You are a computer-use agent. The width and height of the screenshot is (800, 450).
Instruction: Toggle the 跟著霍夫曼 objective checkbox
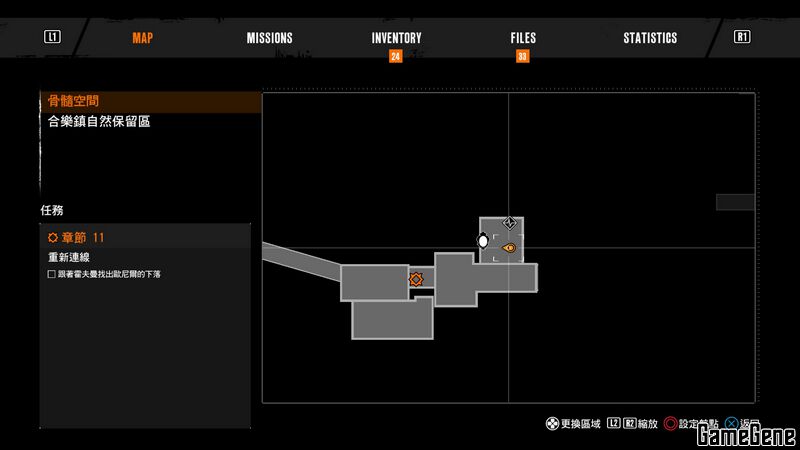point(52,274)
